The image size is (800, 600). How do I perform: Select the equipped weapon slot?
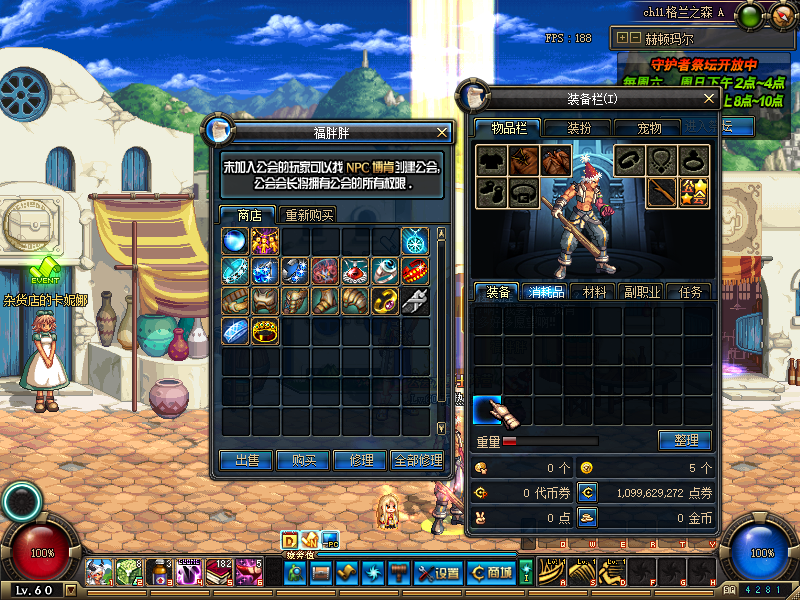pos(661,190)
